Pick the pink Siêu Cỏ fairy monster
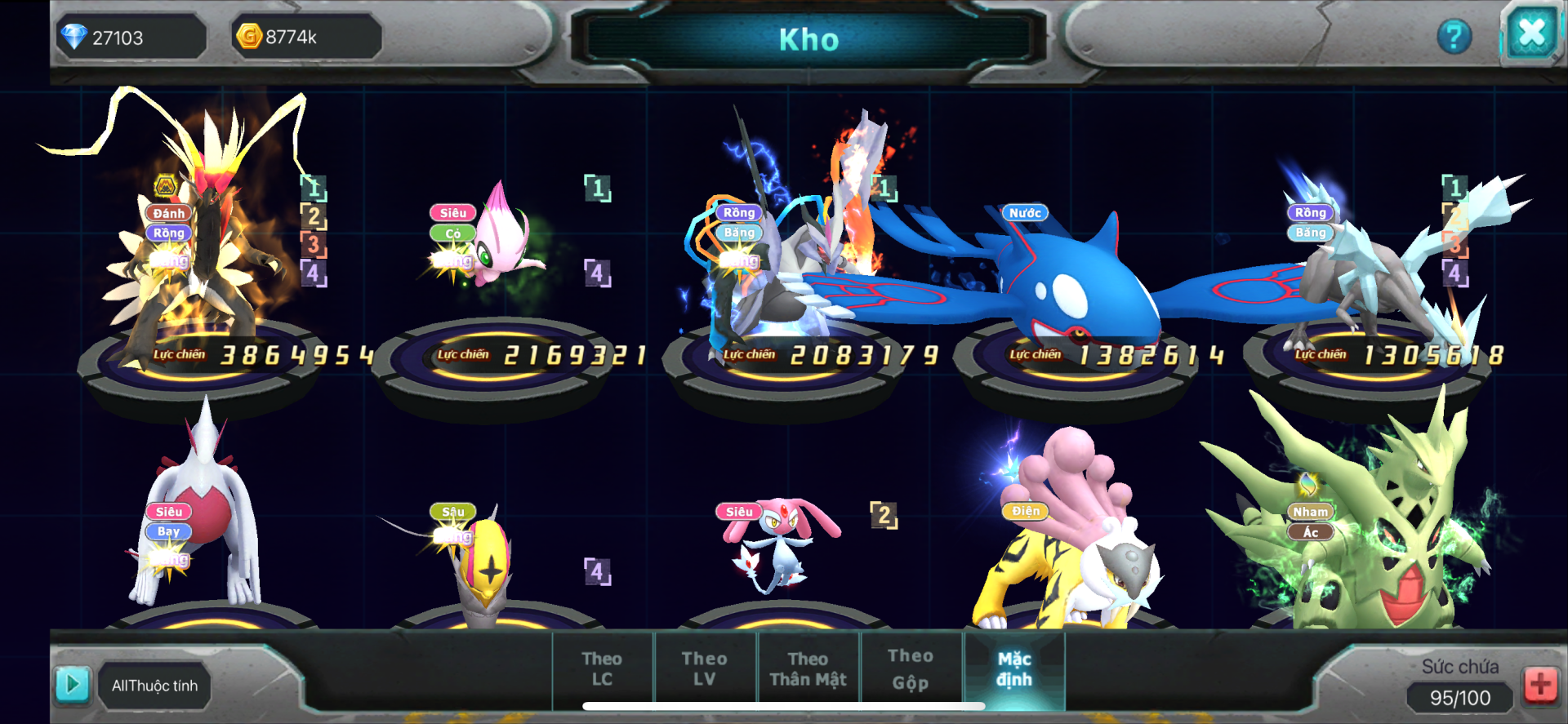The height and width of the screenshot is (724, 1568). (498, 245)
